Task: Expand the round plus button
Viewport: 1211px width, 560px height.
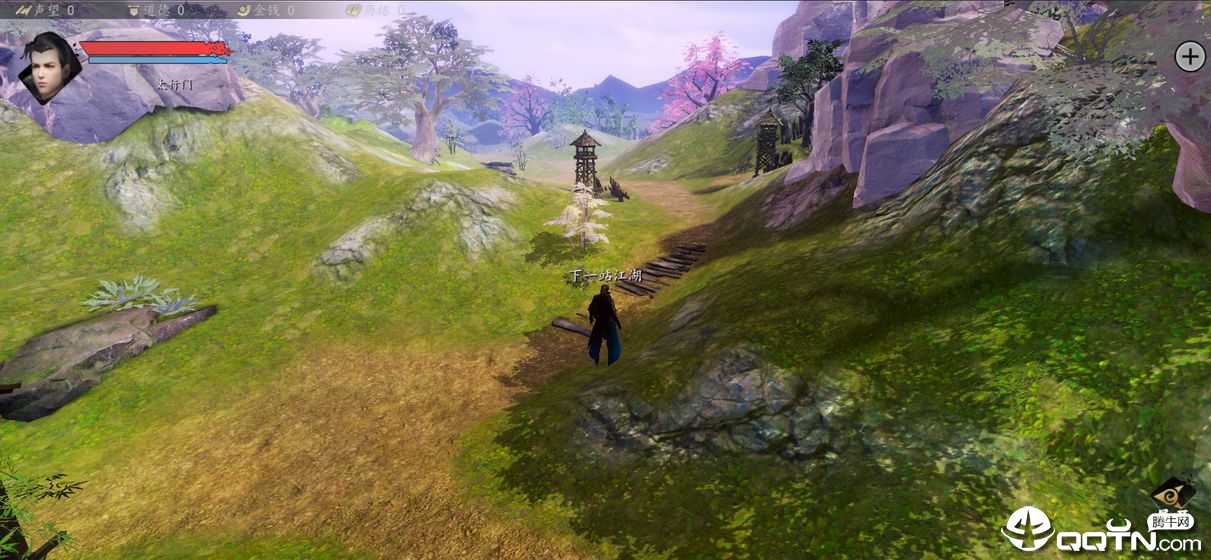Action: (1189, 56)
